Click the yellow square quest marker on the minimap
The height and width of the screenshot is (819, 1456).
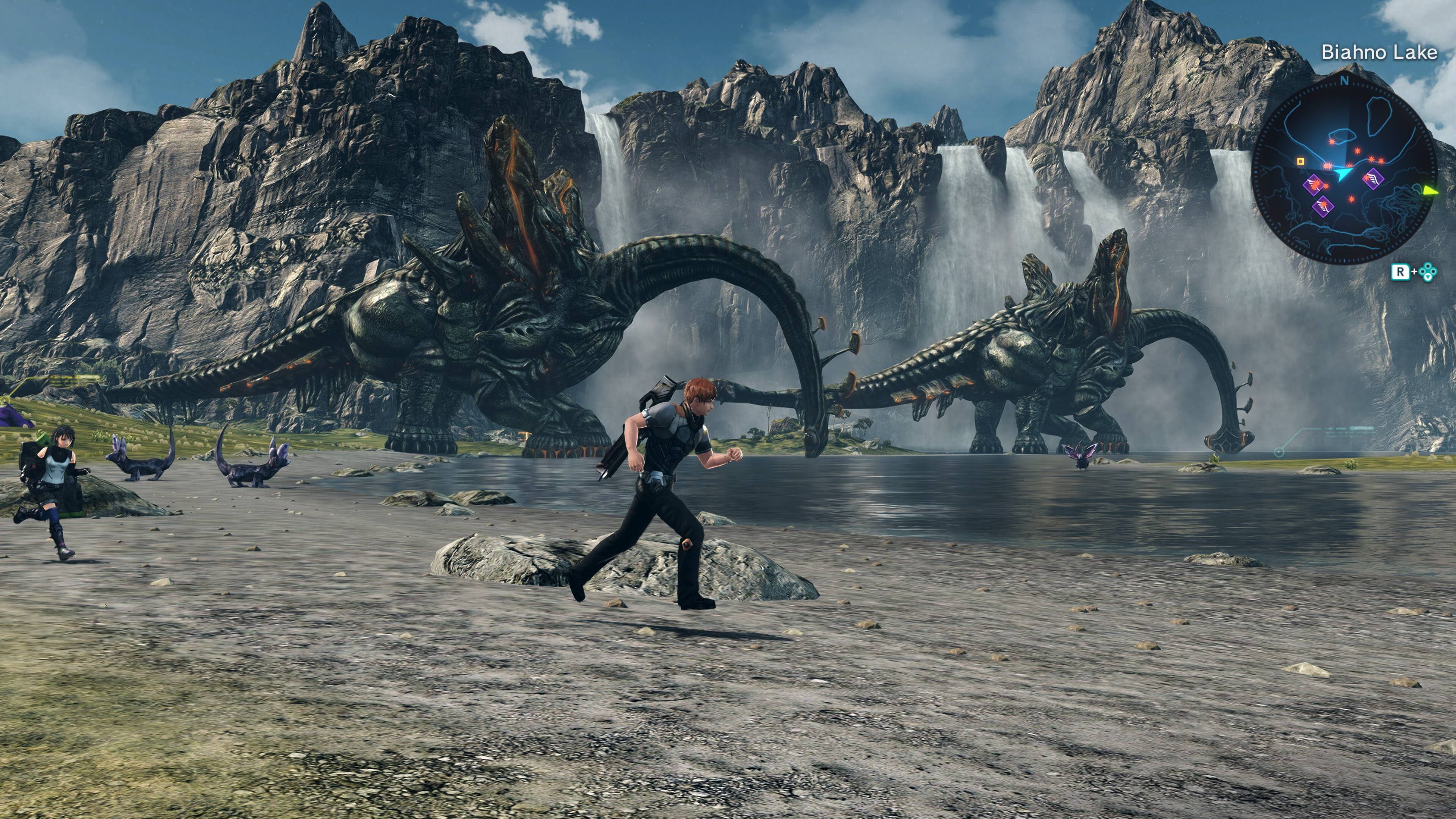1301,161
